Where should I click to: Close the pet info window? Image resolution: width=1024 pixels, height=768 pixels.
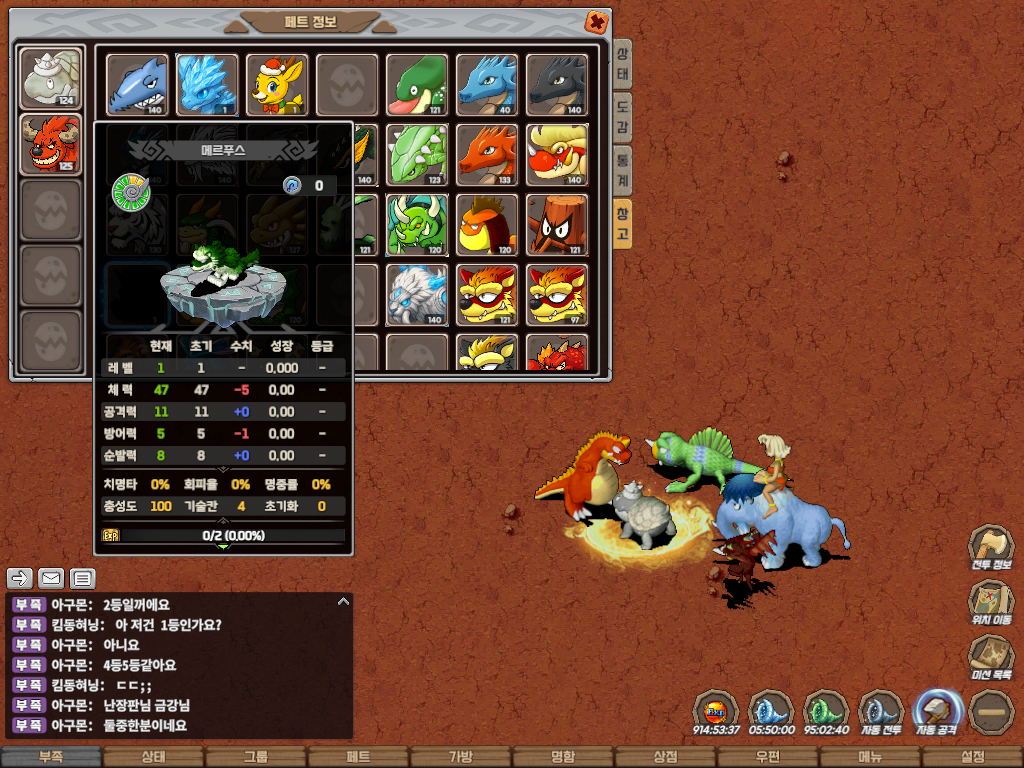pyautogui.click(x=596, y=21)
